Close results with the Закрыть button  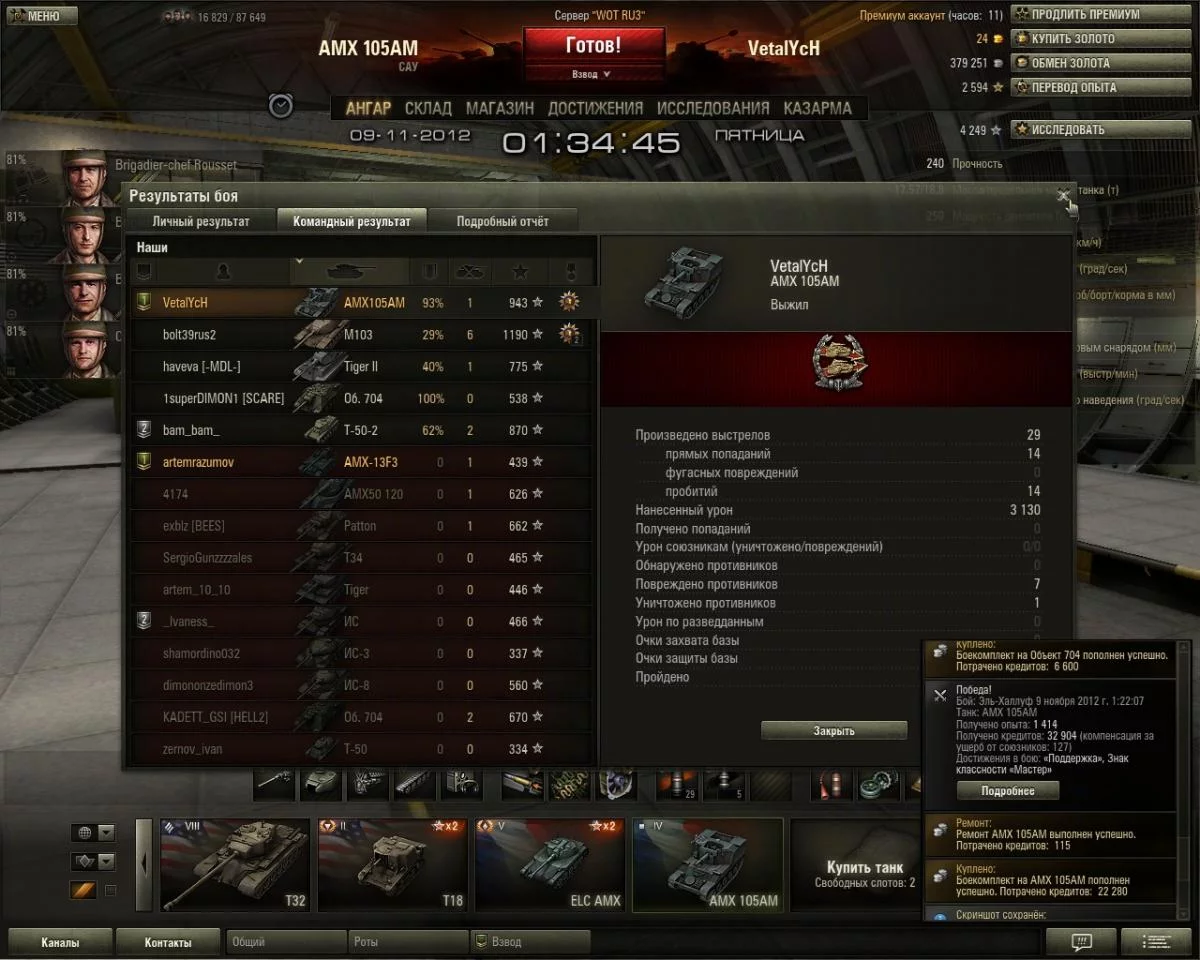coord(833,731)
